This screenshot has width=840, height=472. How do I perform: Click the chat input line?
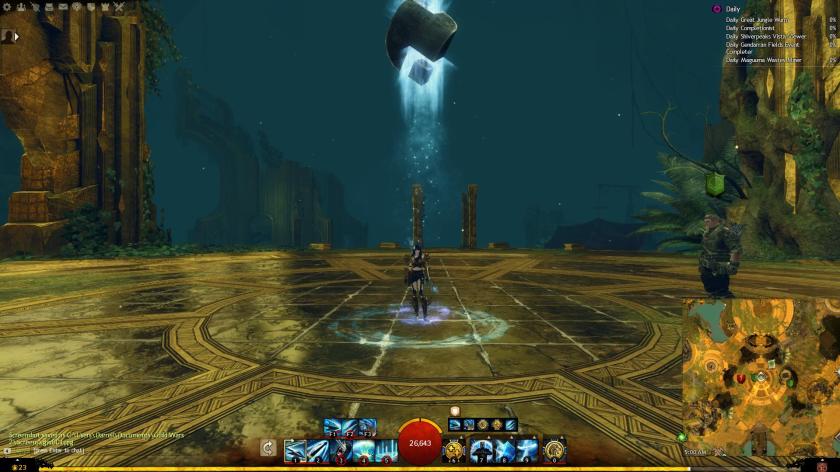click(x=60, y=450)
